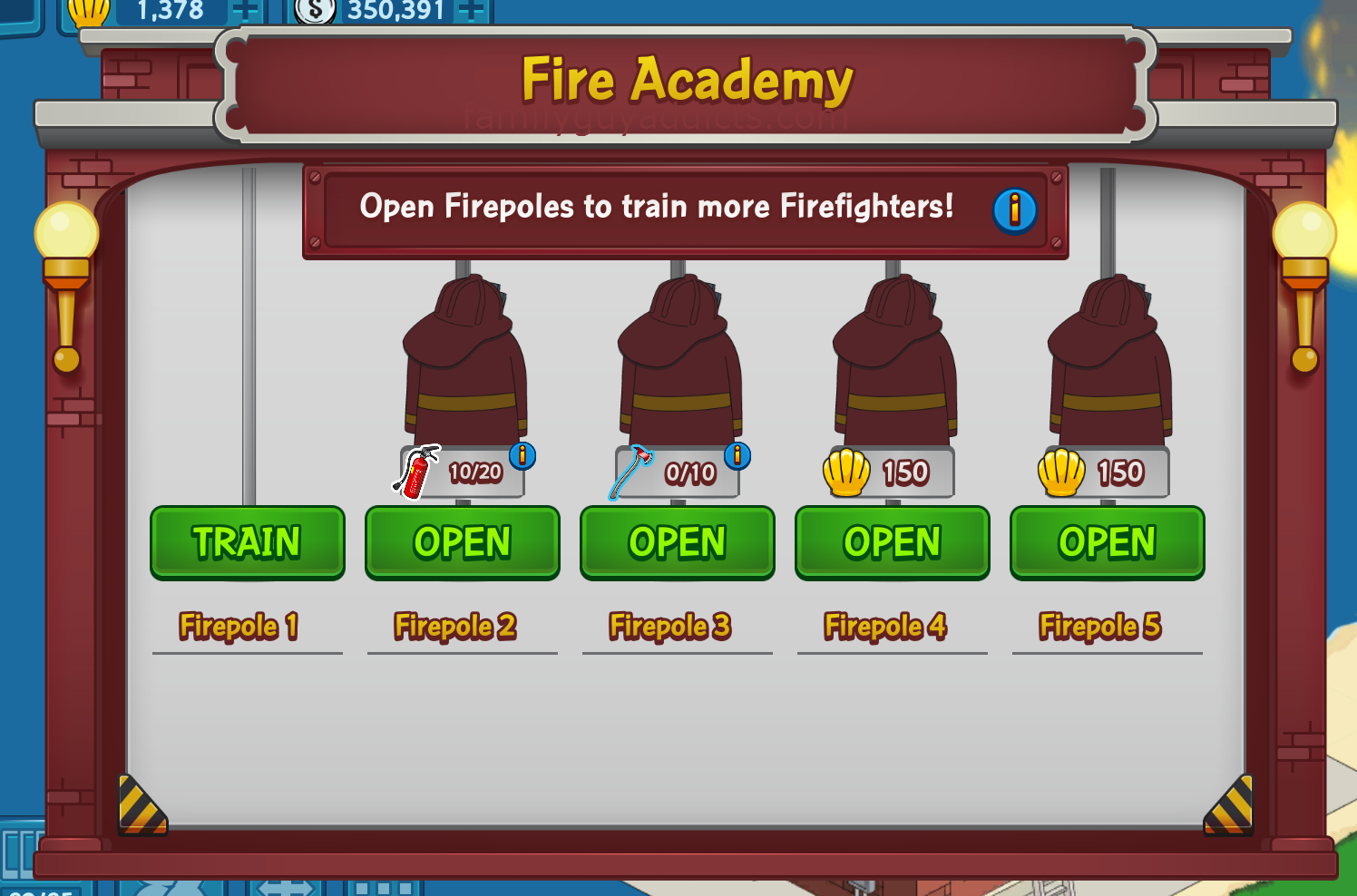
Task: Open Firepole 4 for 150 clams
Action: point(892,542)
